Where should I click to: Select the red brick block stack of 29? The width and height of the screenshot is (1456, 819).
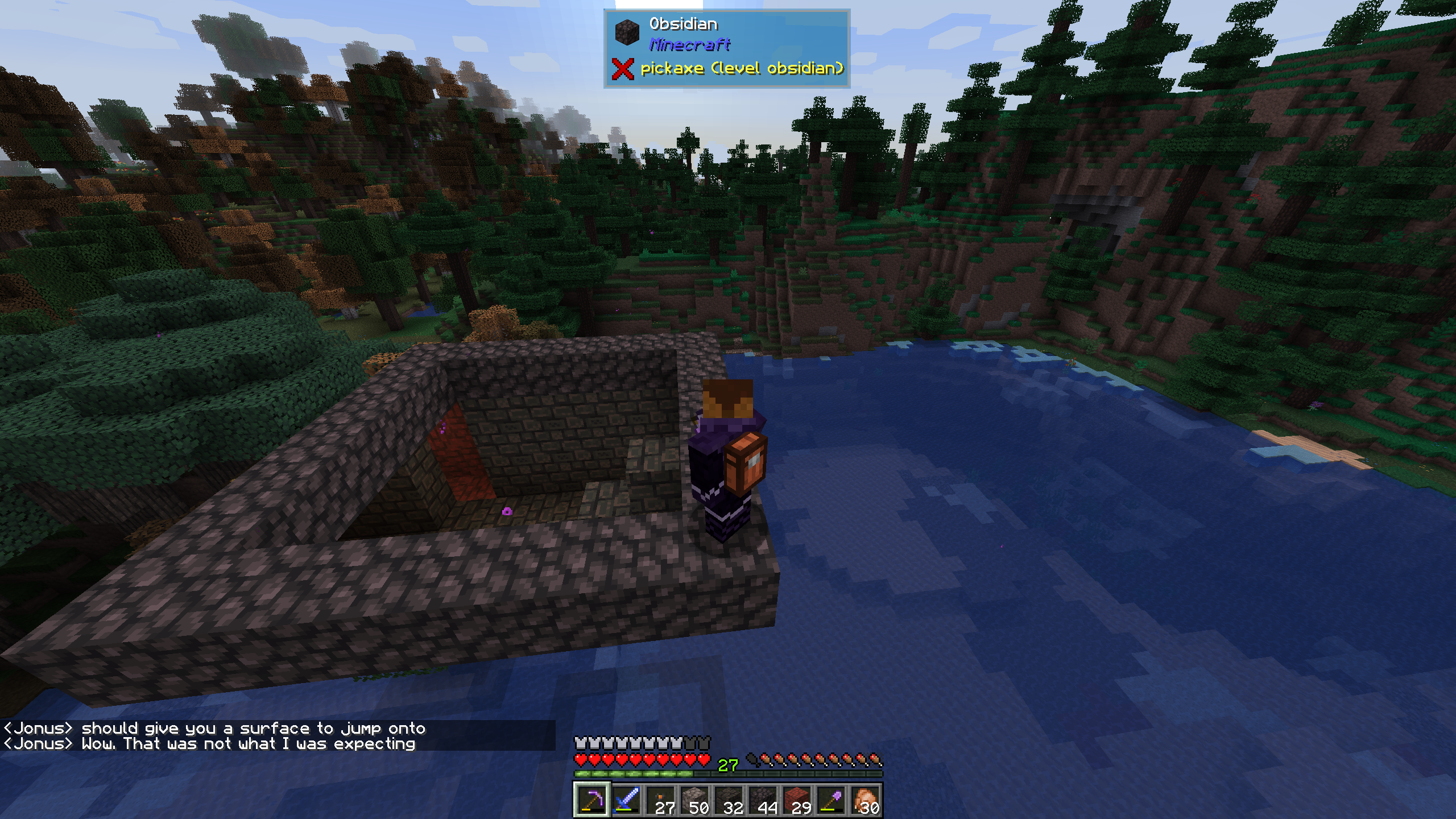click(797, 800)
